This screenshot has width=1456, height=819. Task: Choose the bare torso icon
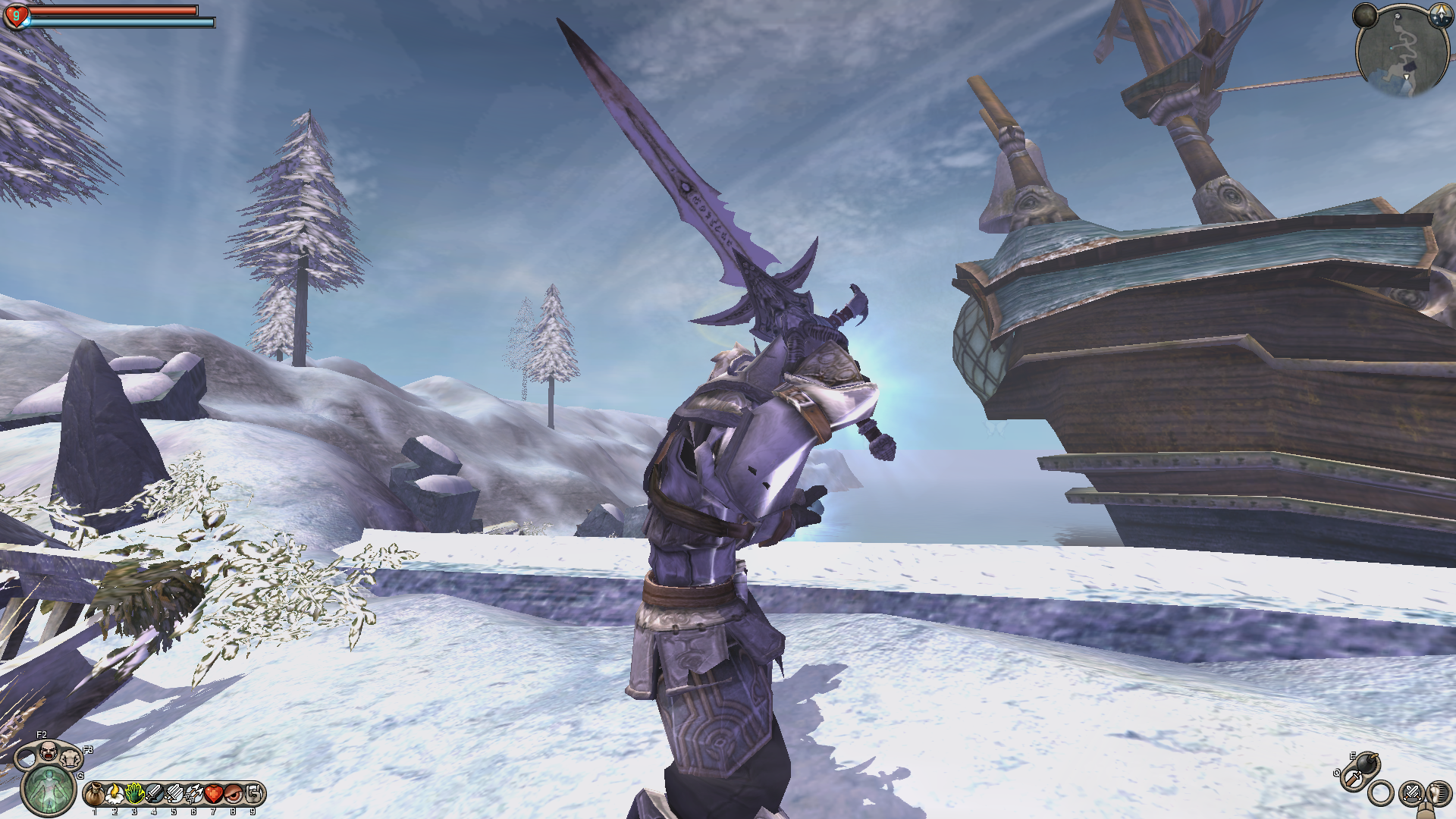(x=71, y=758)
